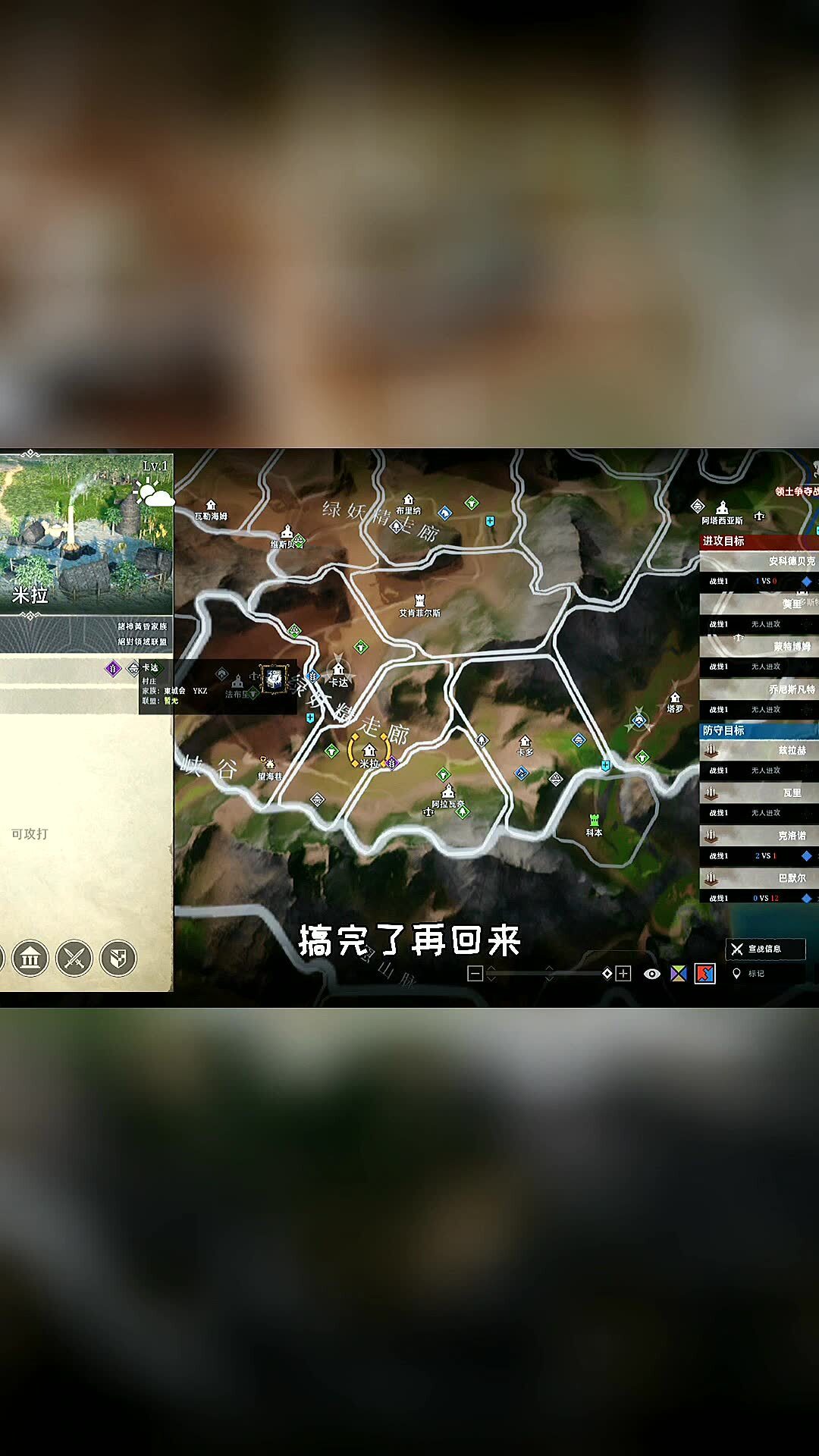Select the four-color triangle map filter
The width and height of the screenshot is (819, 1456).
(679, 974)
